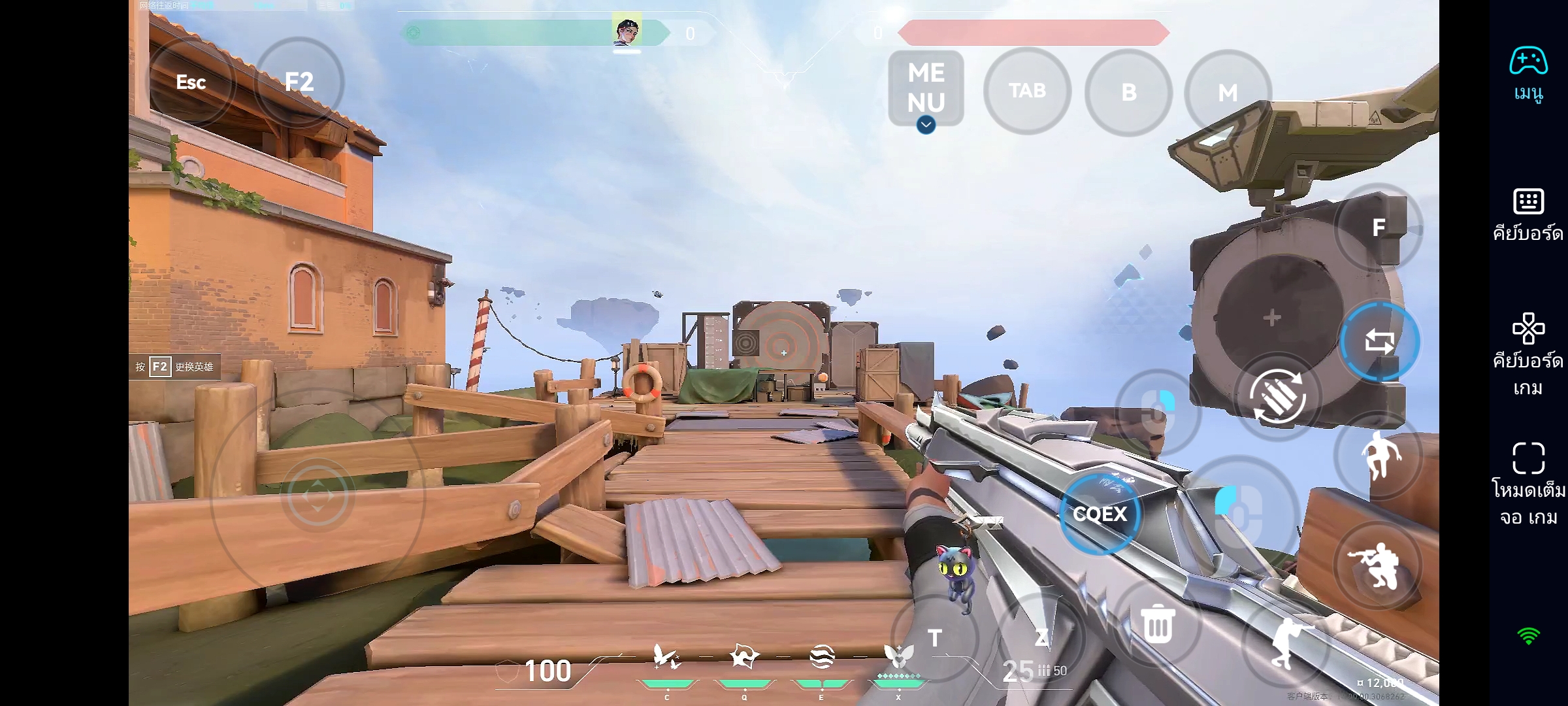The height and width of the screenshot is (706, 1568).
Task: Open the CQEX abilities button
Action: 1100,514
